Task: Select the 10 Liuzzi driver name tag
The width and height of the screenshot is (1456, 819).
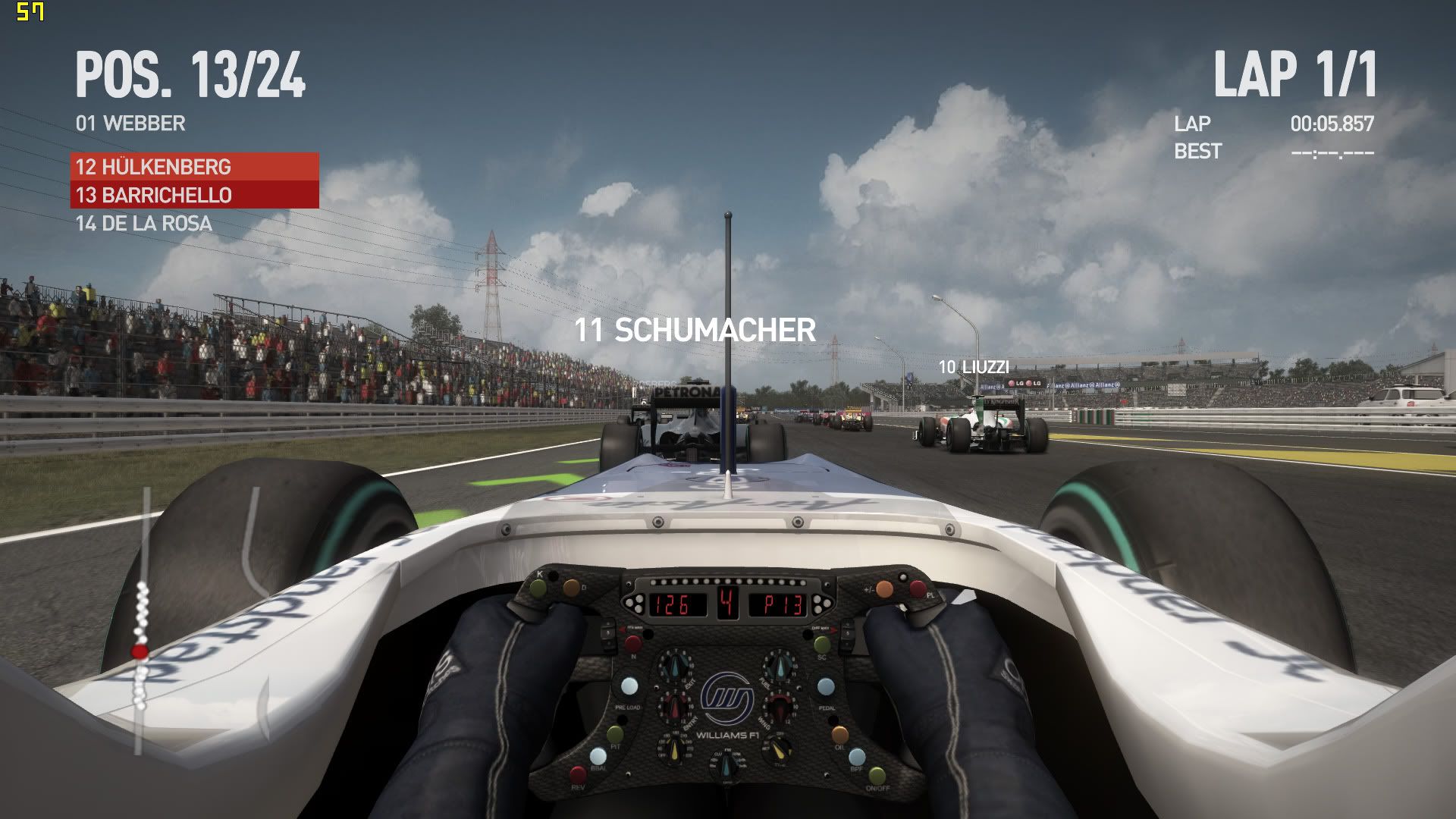Action: [x=974, y=367]
